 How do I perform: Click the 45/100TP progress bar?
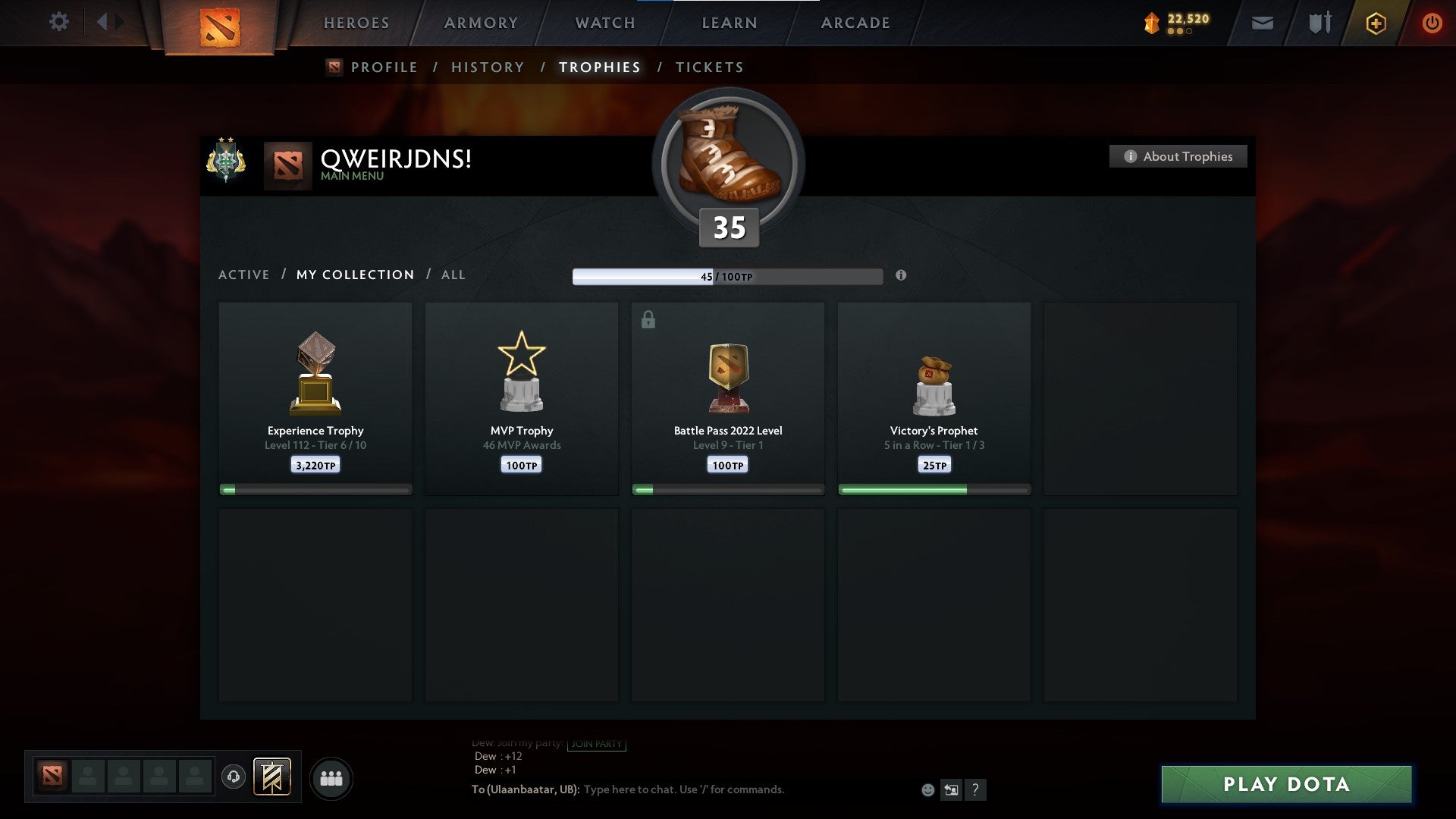pyautogui.click(x=726, y=276)
